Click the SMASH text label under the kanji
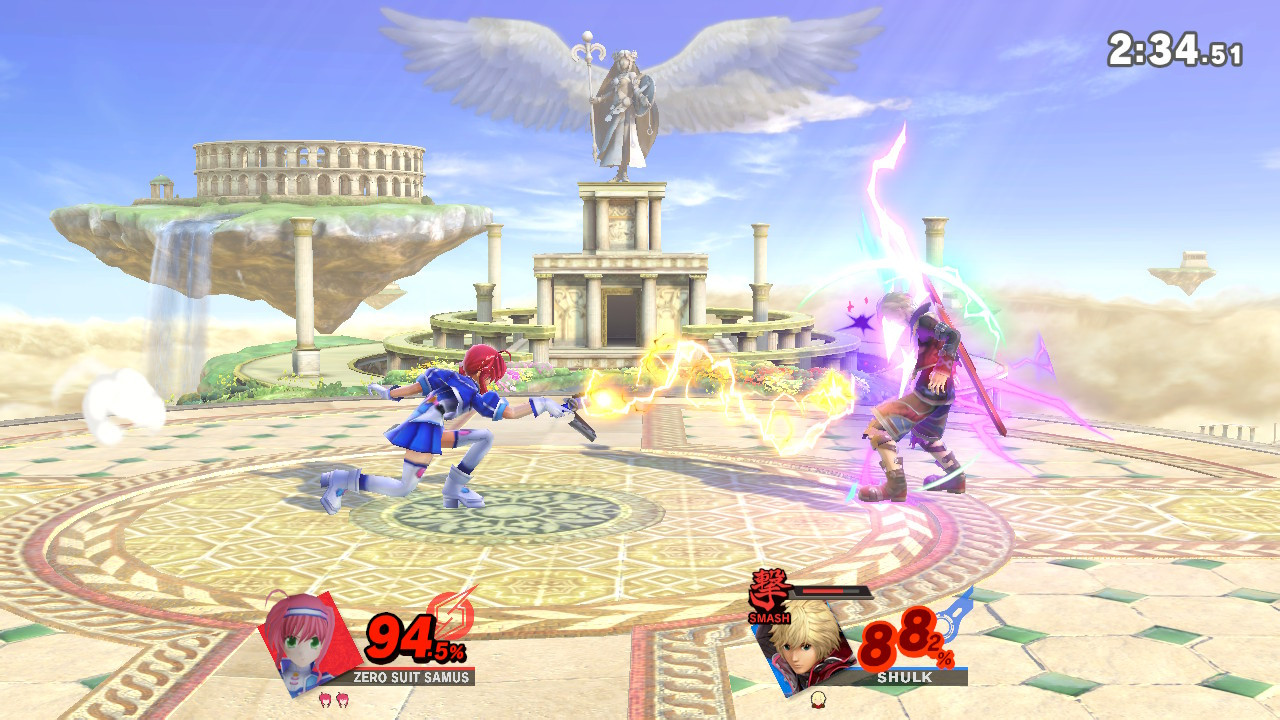 click(769, 618)
